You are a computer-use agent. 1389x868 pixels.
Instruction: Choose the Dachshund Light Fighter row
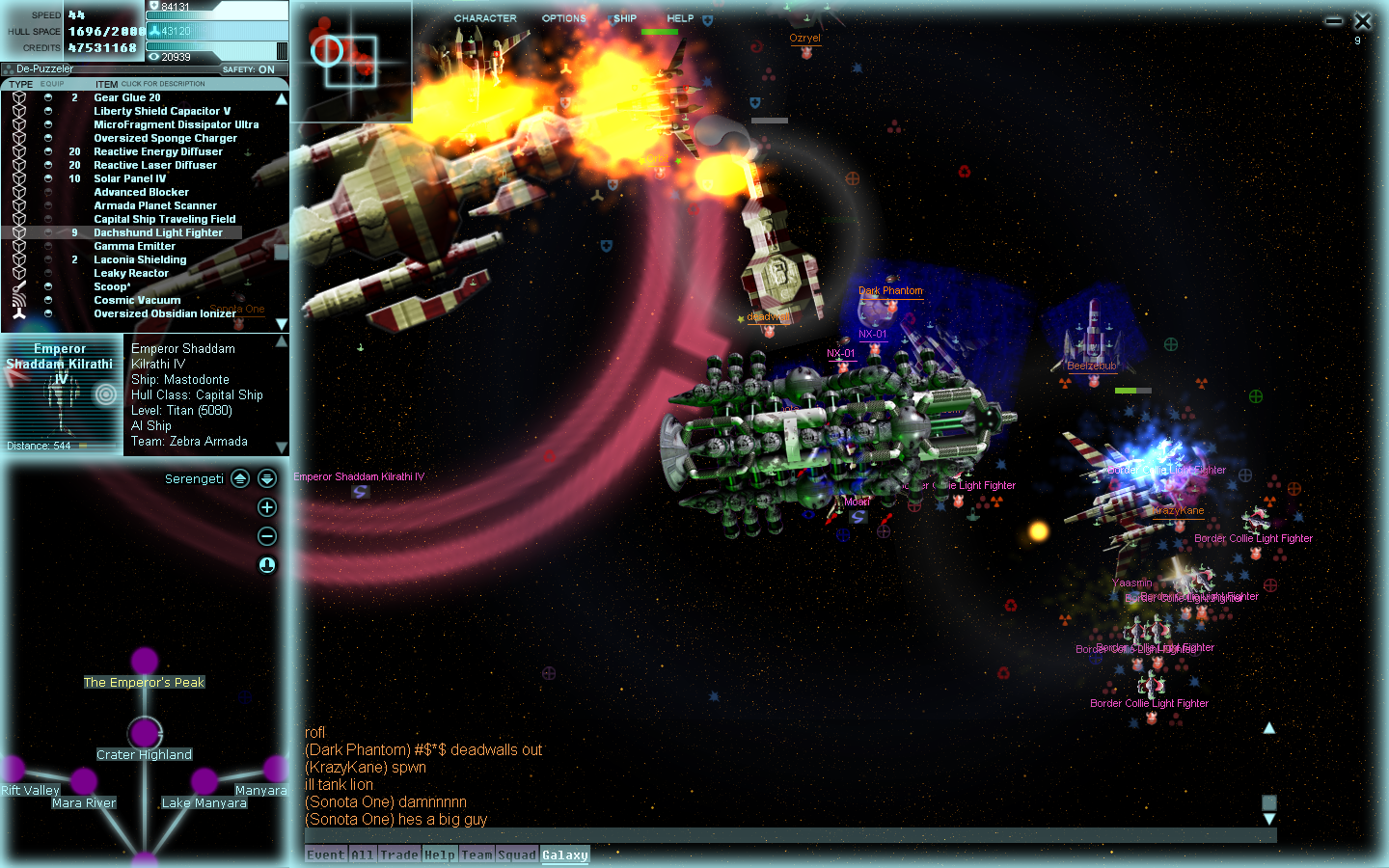click(x=158, y=232)
